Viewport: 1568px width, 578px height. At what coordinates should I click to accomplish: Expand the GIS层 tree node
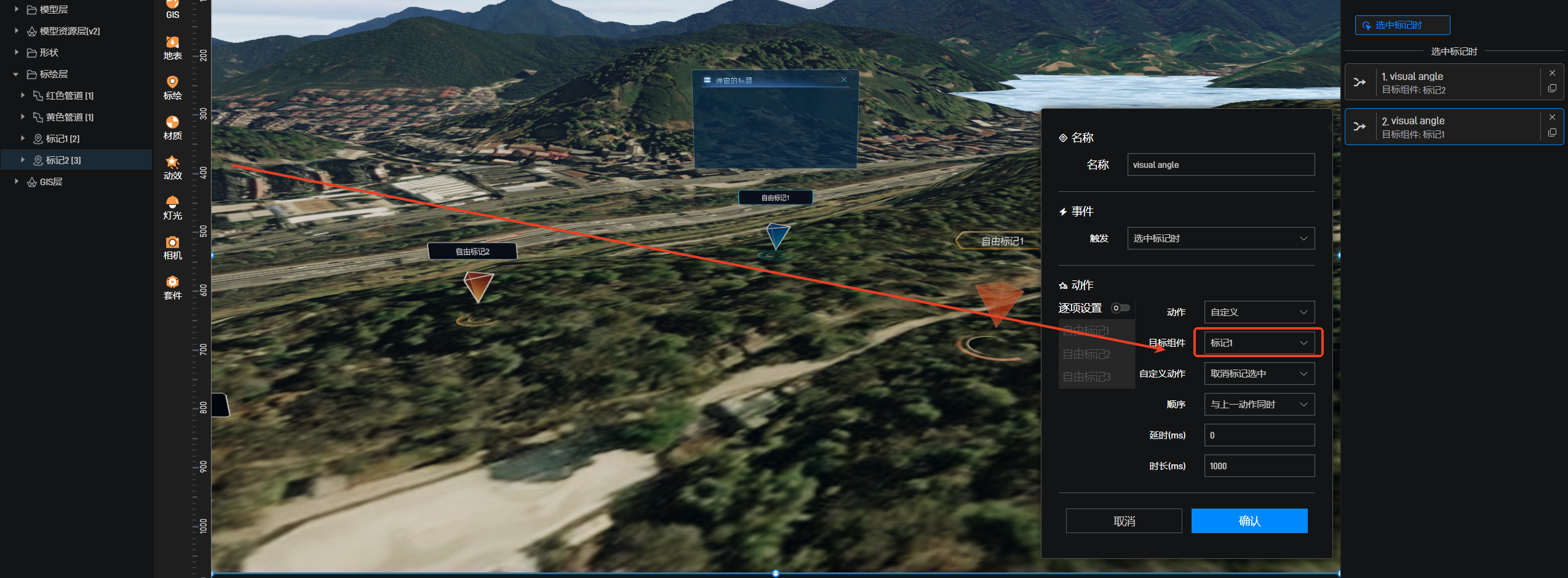click(x=17, y=181)
